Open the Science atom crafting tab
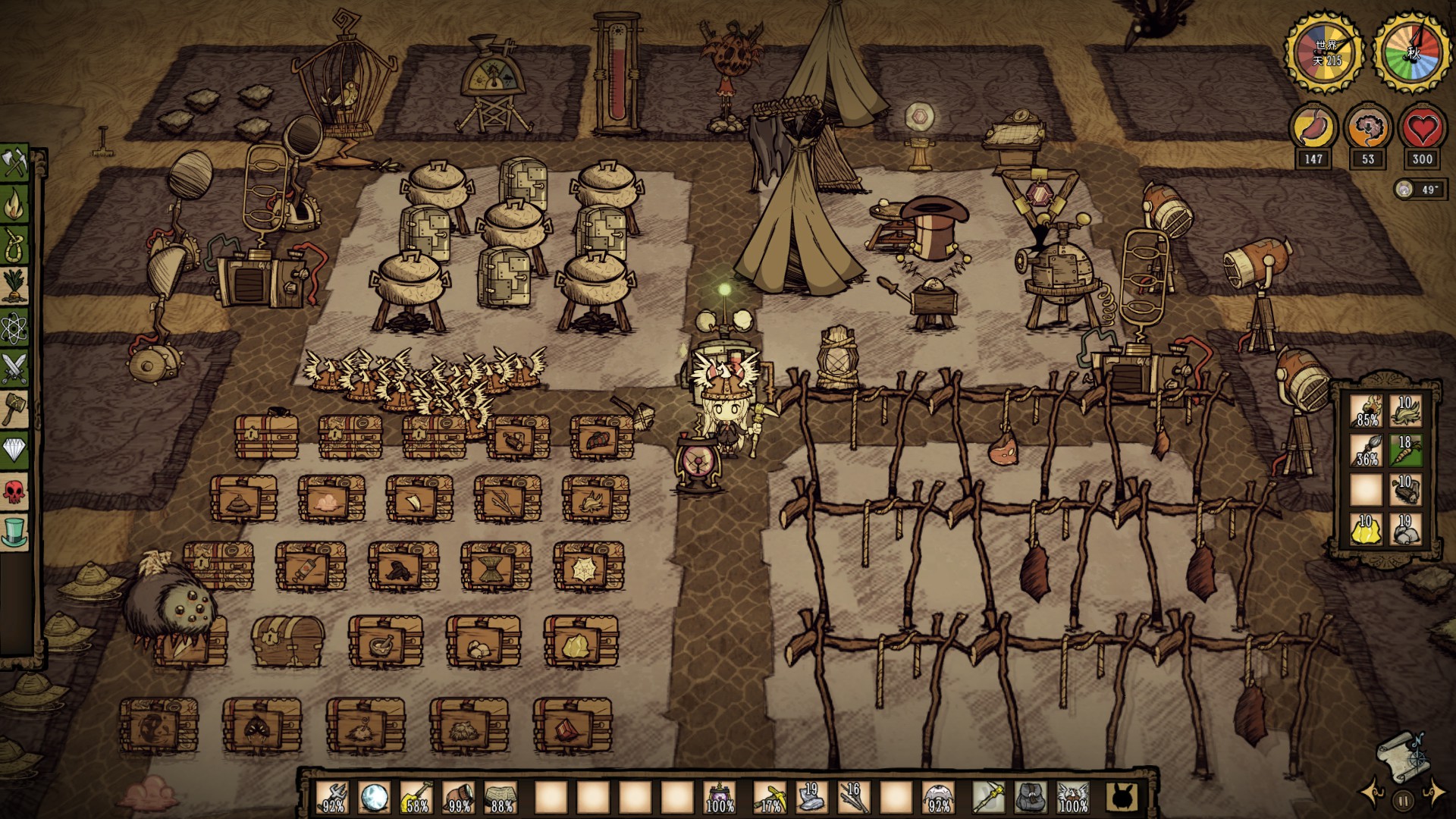Screen dimensions: 1456x819 [14, 327]
